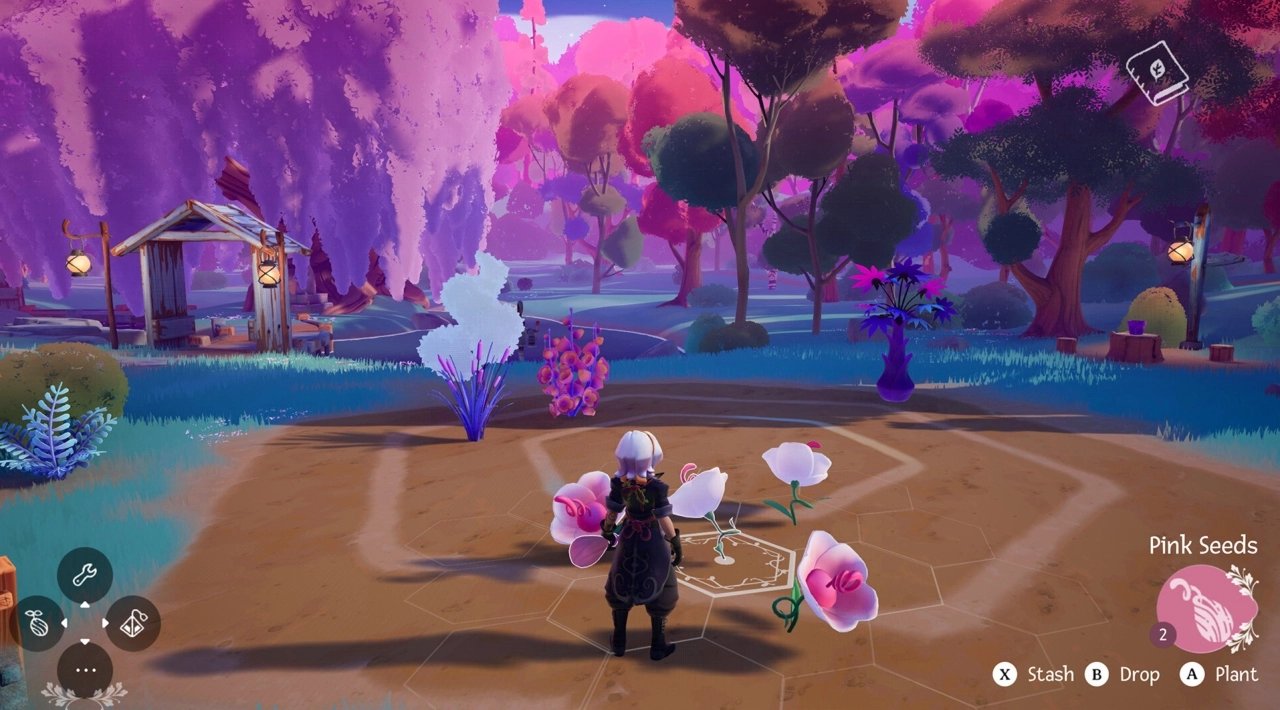Choose the seed icon on the quick wheel
This screenshot has height=710, width=1280.
[x=38, y=623]
